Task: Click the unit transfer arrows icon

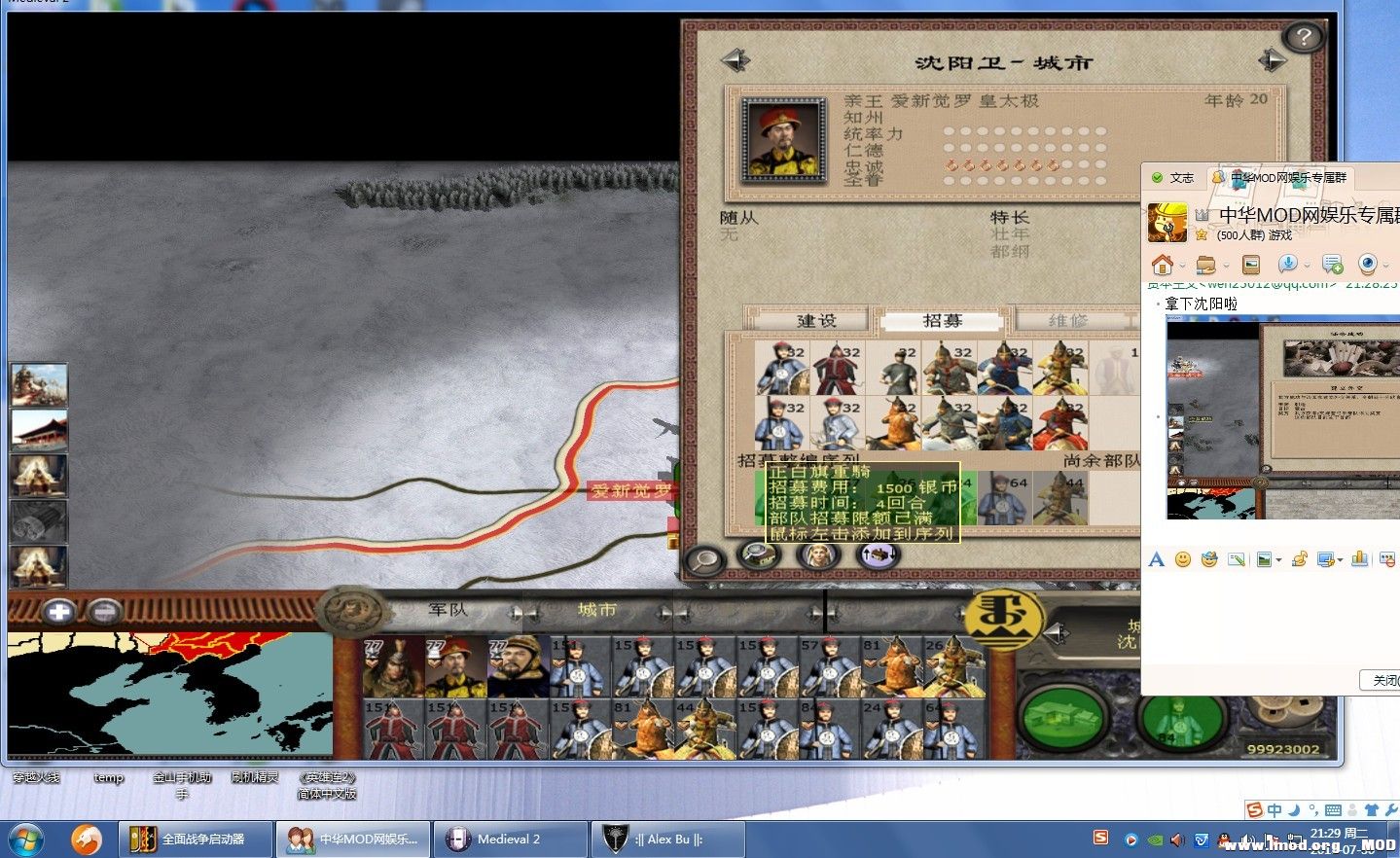Action: pos(879,554)
